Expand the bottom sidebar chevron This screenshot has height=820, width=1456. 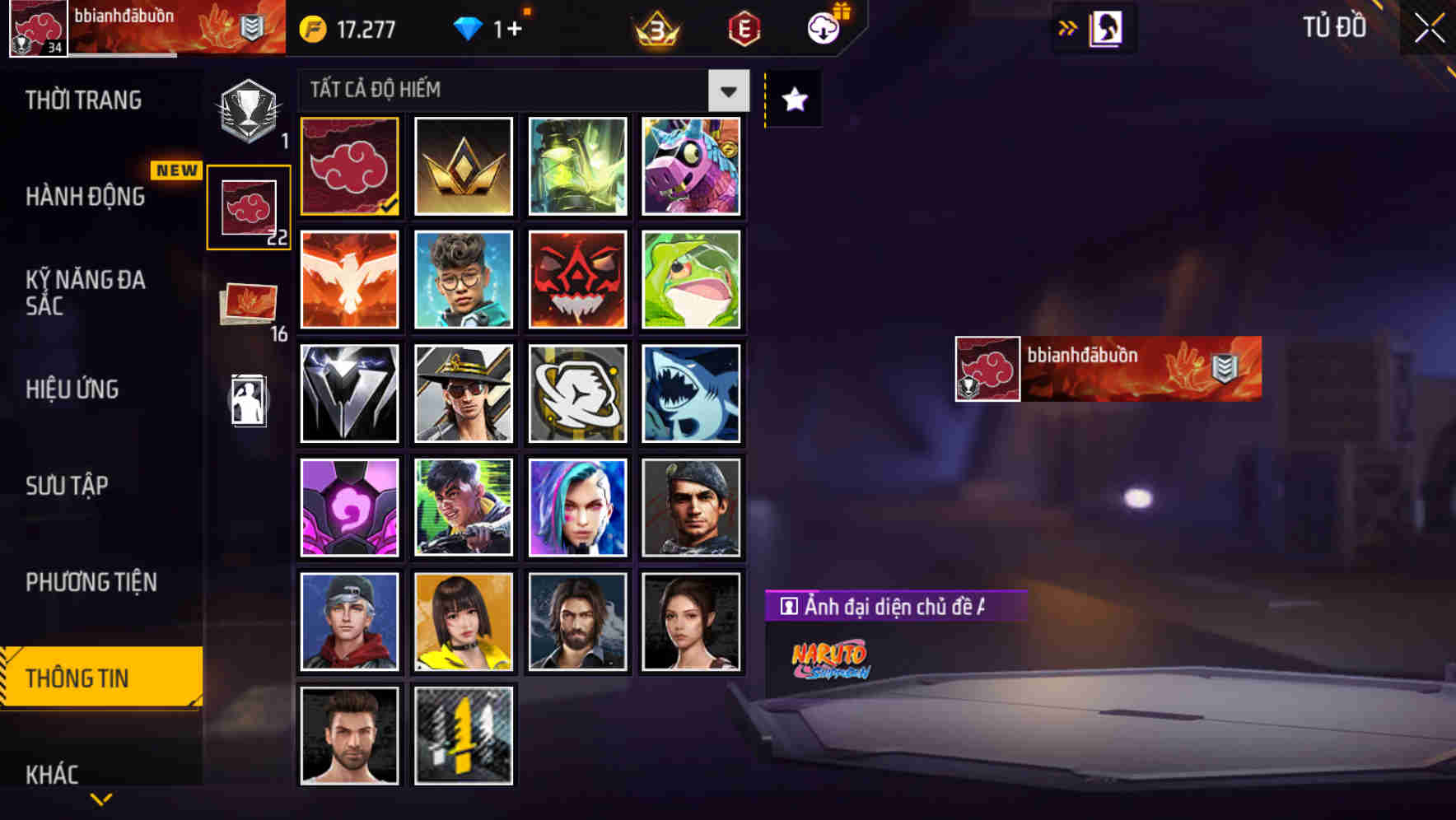[101, 800]
